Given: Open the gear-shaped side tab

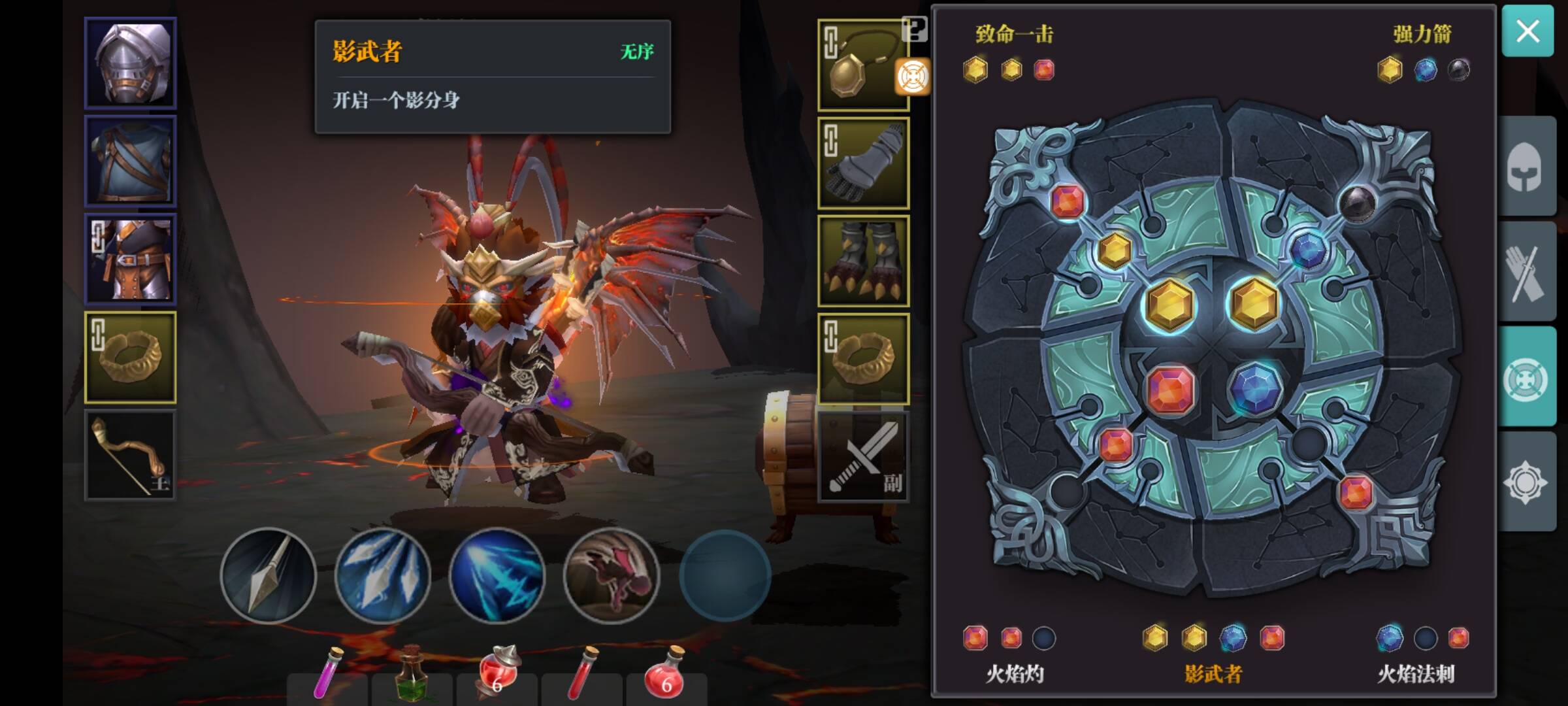Looking at the screenshot, I should coord(1526,482).
